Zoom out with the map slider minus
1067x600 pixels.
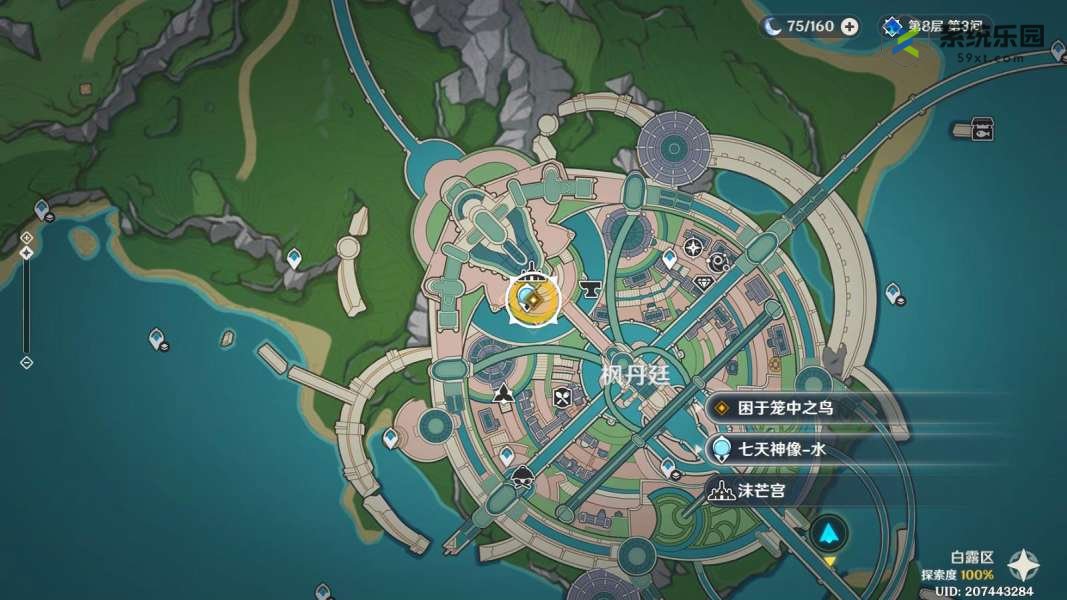point(26,362)
